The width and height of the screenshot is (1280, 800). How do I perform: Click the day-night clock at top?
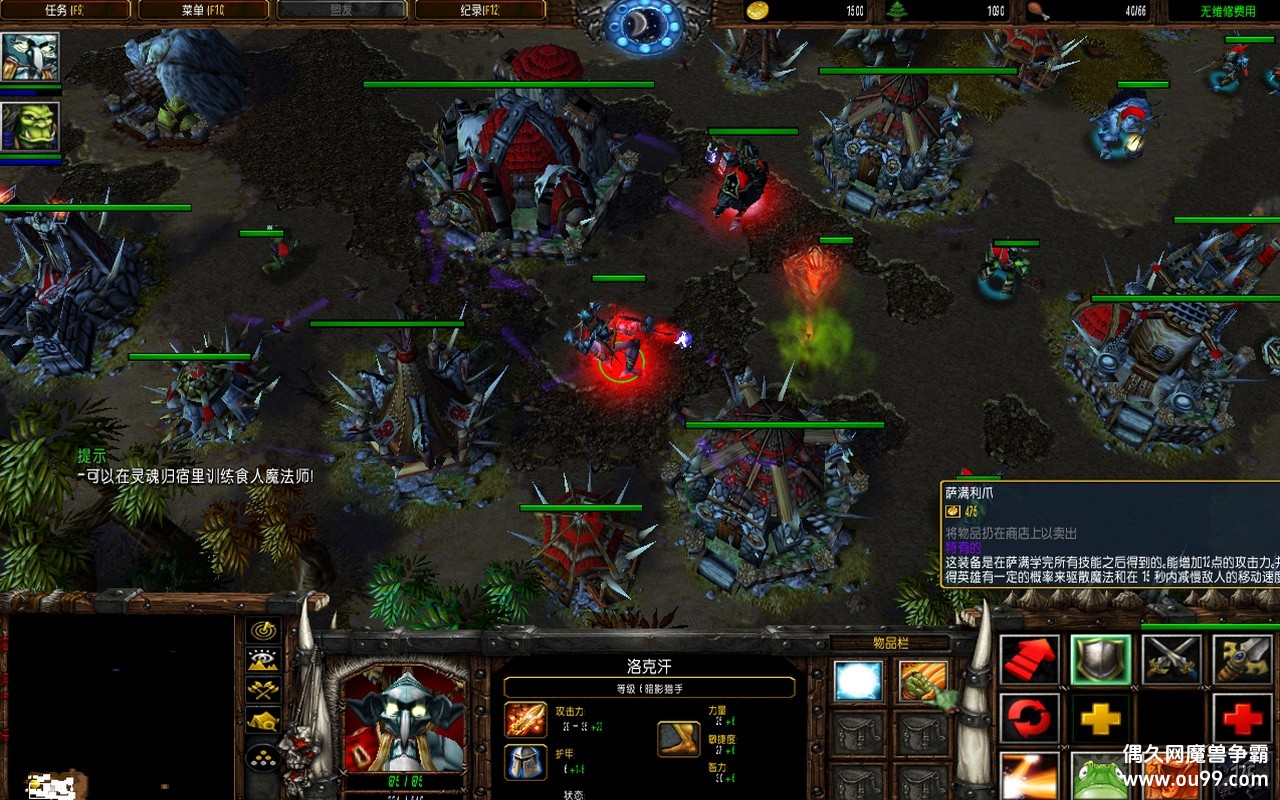pyautogui.click(x=643, y=24)
